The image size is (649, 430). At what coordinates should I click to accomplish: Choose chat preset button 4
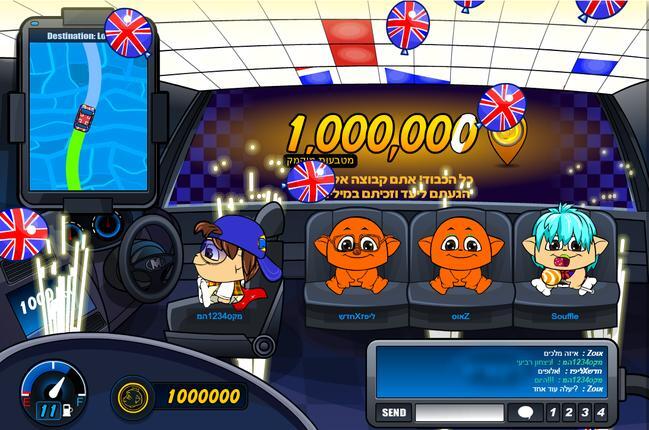601,412
